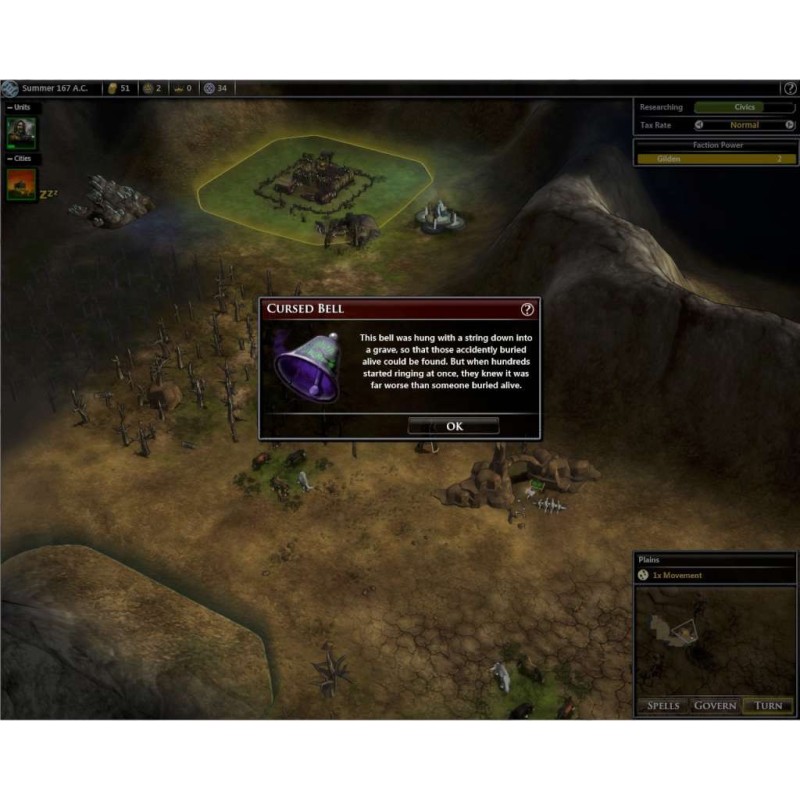Decrease tax rate with left arrow
The height and width of the screenshot is (800, 800).
(699, 125)
